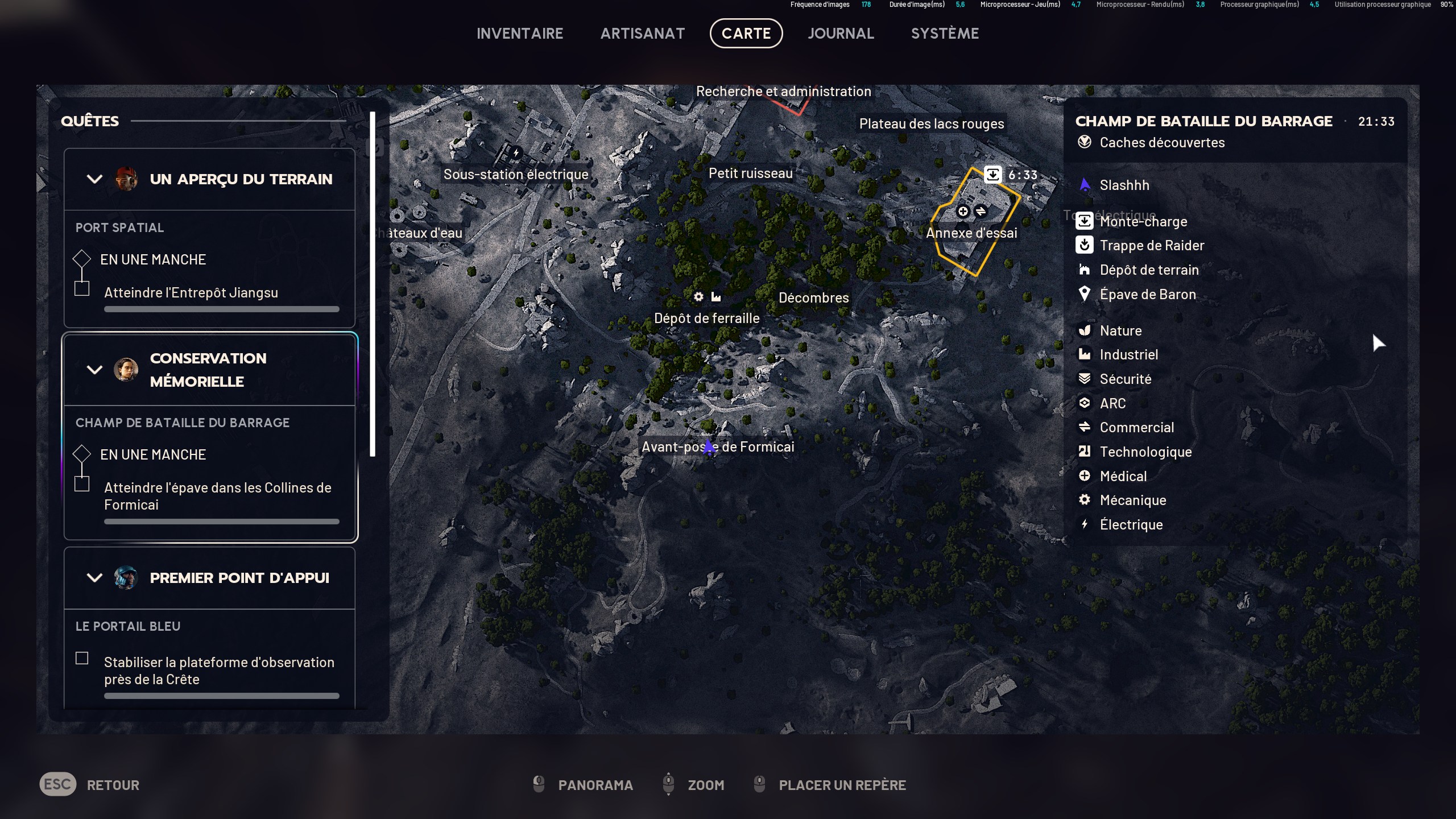Screen dimensions: 1456x819
Task: Select Retour to exit the map
Action: [113, 784]
